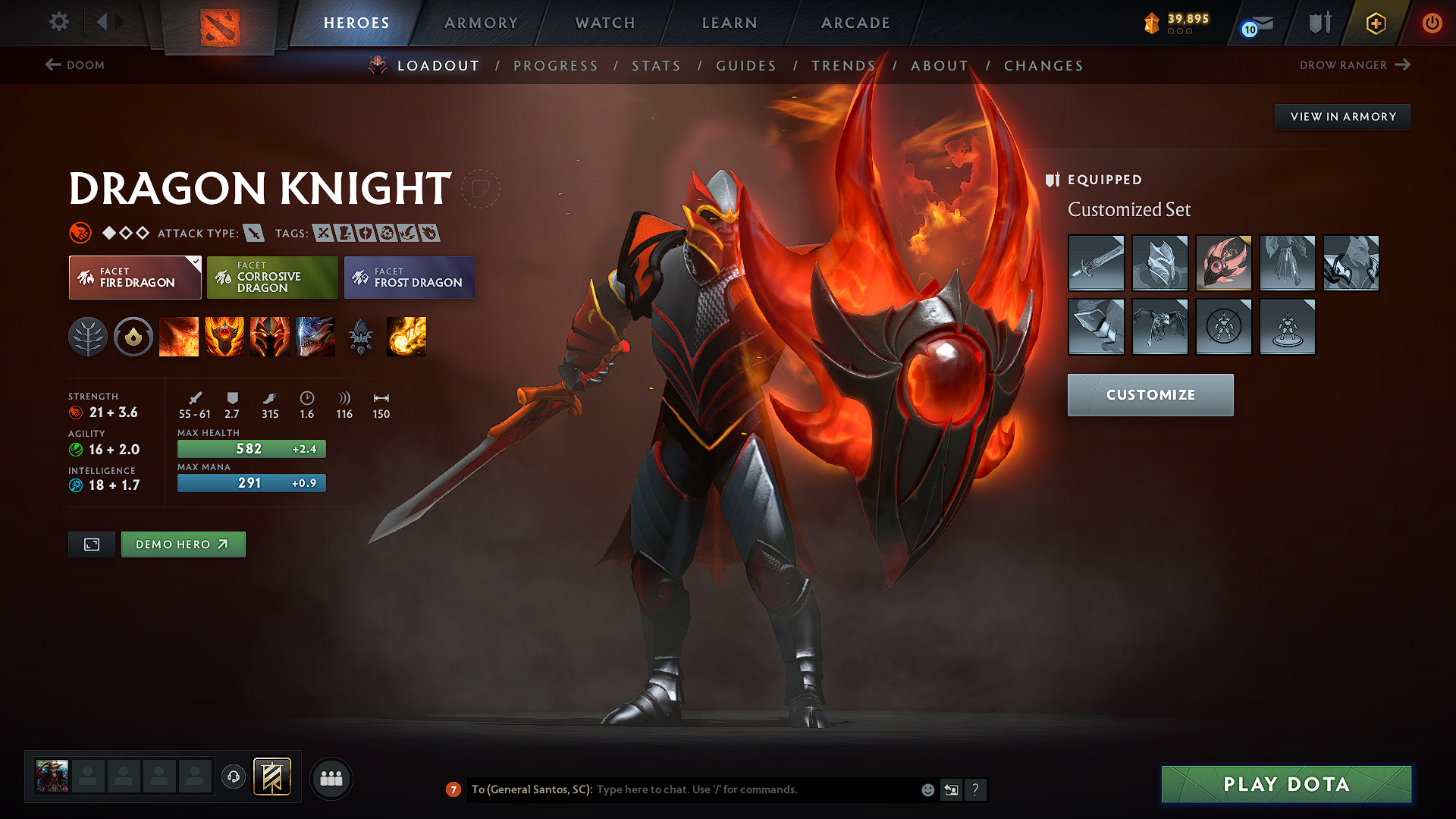1456x819 pixels.
Task: Open the party finder people icon
Action: click(x=331, y=778)
